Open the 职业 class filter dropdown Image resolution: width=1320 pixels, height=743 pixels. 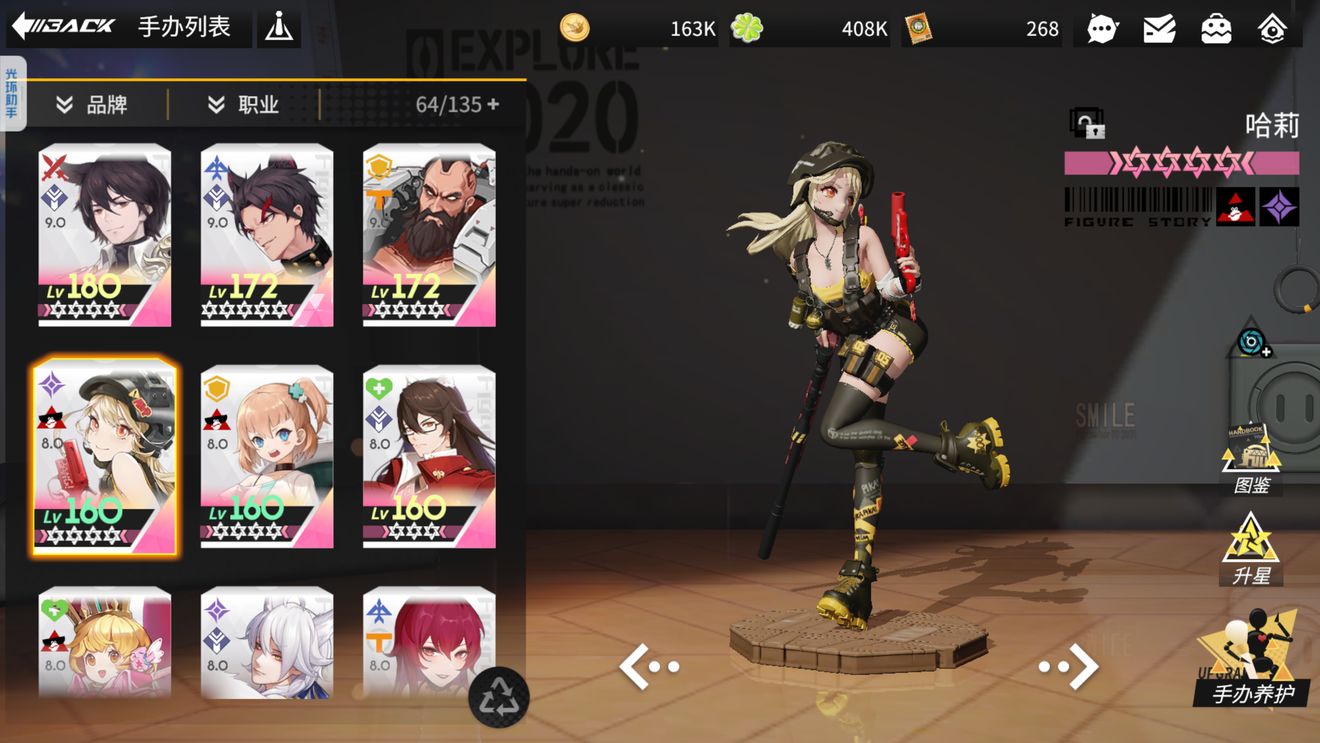[243, 105]
